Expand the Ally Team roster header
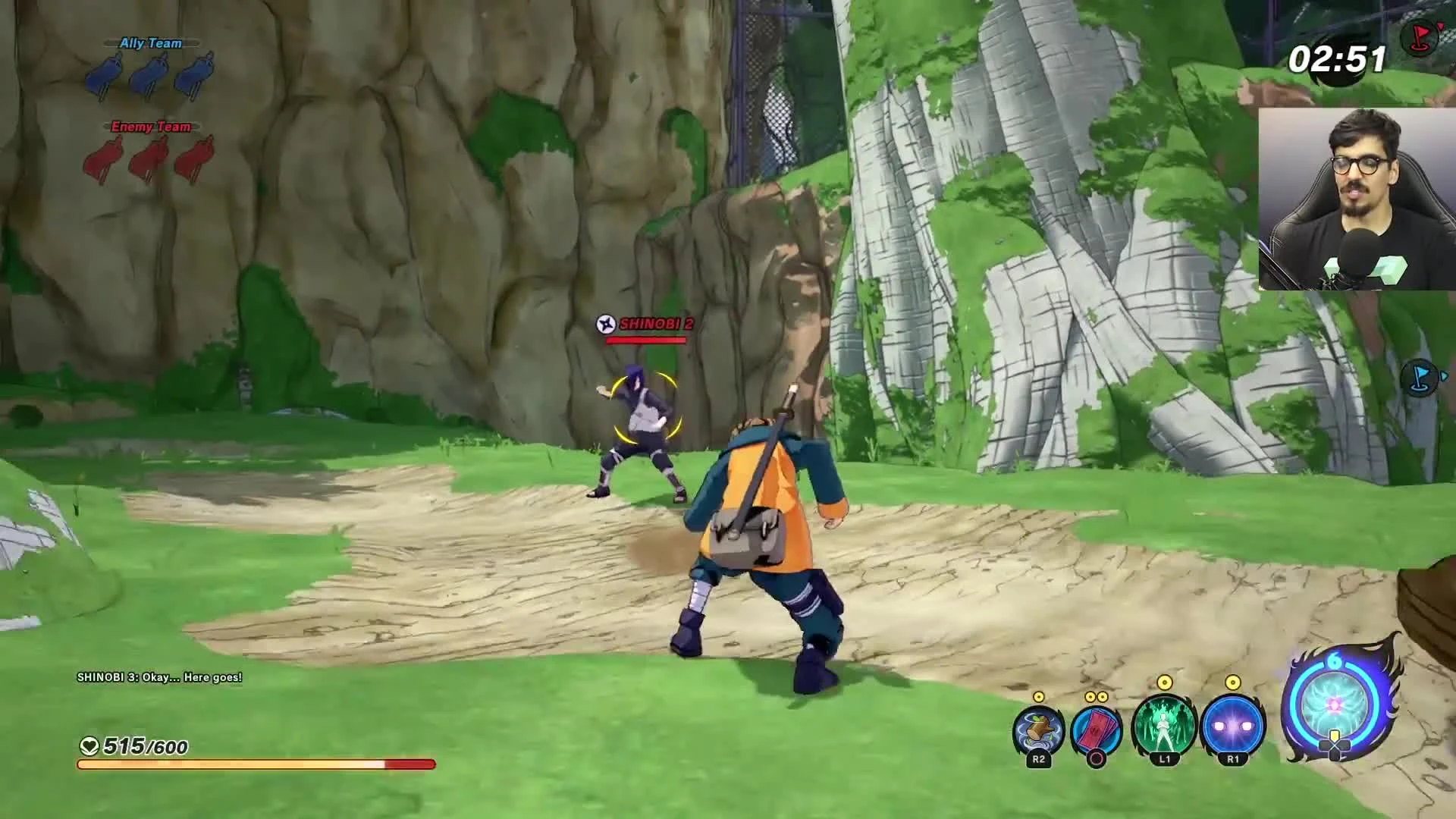This screenshot has height=819, width=1456. pyautogui.click(x=150, y=43)
